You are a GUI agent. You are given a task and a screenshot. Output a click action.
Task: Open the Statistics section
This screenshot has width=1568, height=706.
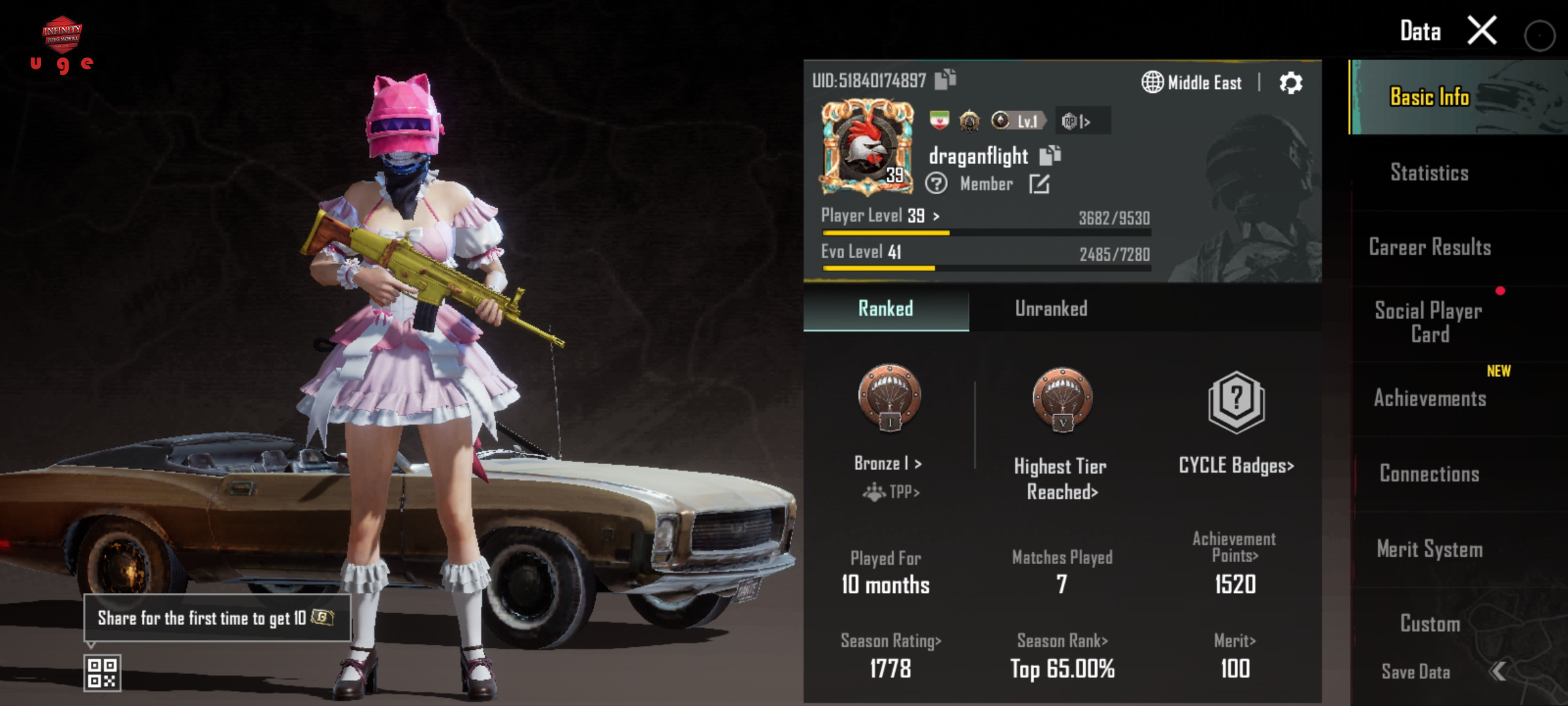pos(1429,173)
